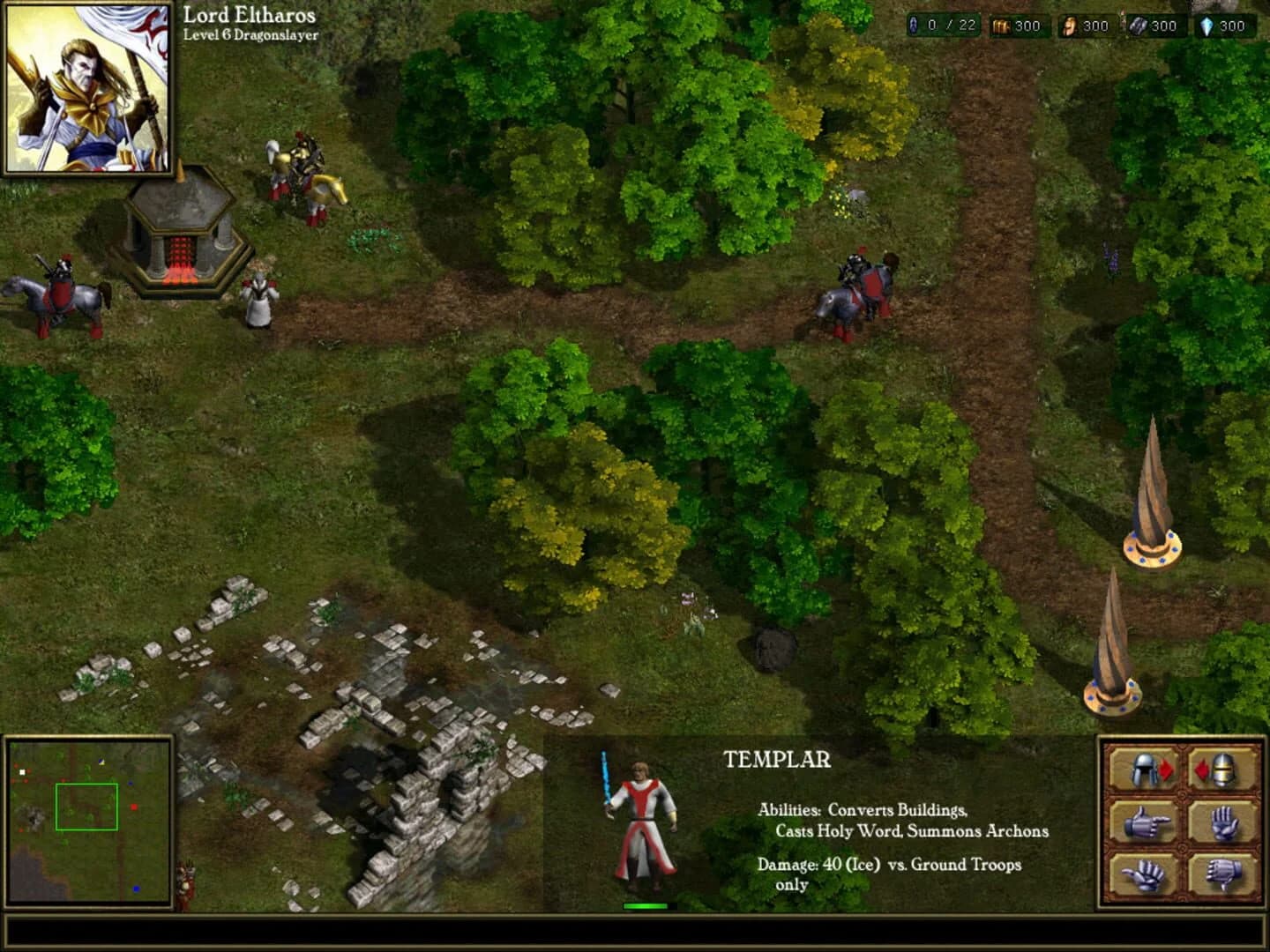Click the Templar's green health bar

click(645, 904)
